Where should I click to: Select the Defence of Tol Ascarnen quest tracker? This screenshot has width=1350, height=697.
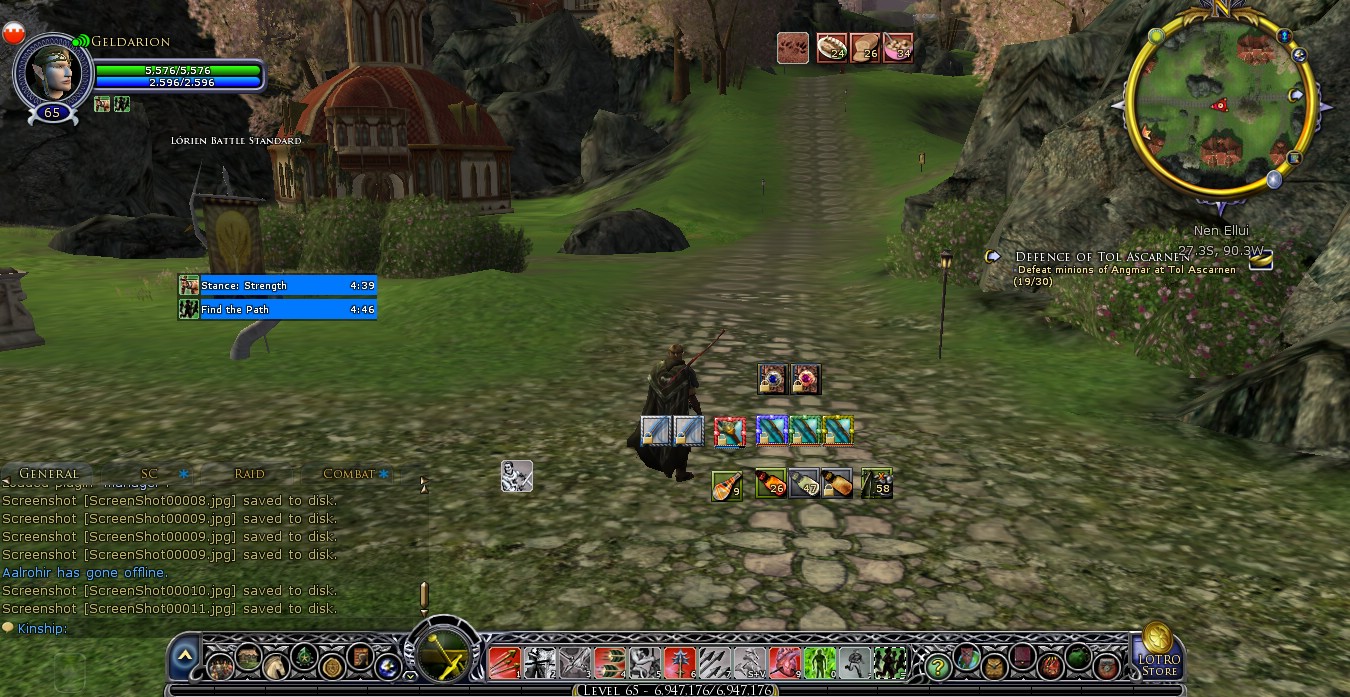[1102, 257]
